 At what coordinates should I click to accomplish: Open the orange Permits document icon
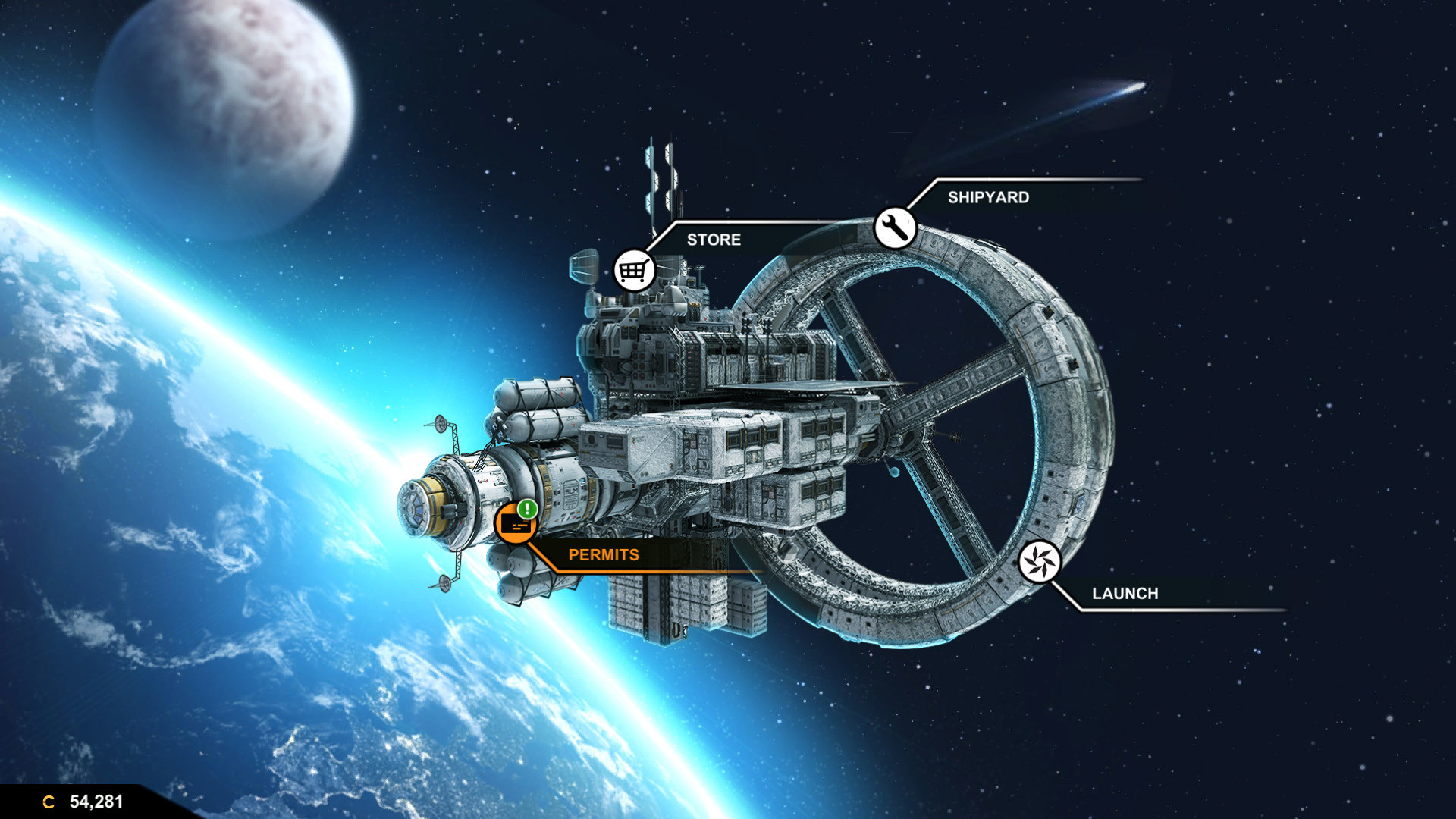pos(515,524)
